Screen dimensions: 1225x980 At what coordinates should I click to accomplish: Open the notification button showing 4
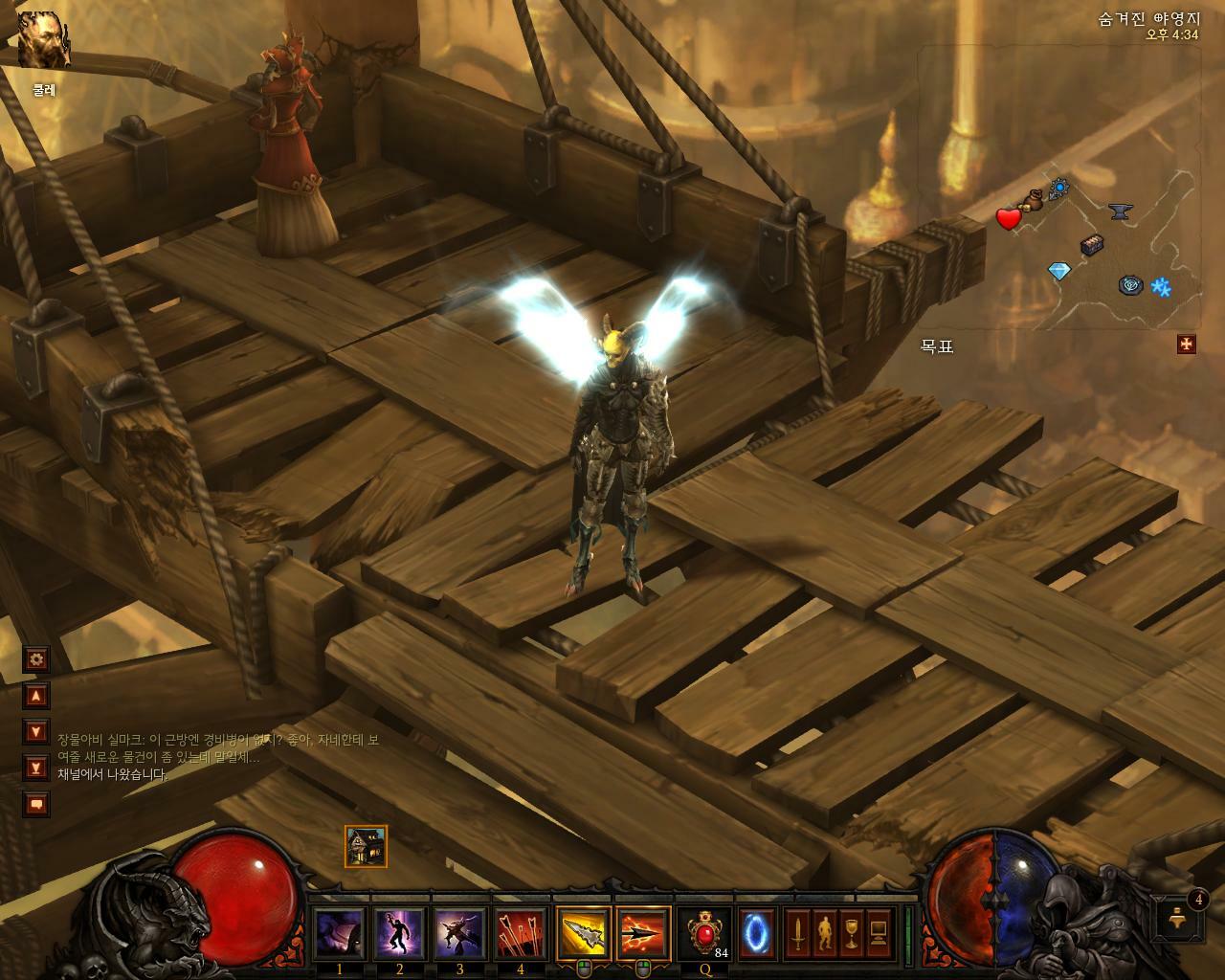click(1183, 917)
